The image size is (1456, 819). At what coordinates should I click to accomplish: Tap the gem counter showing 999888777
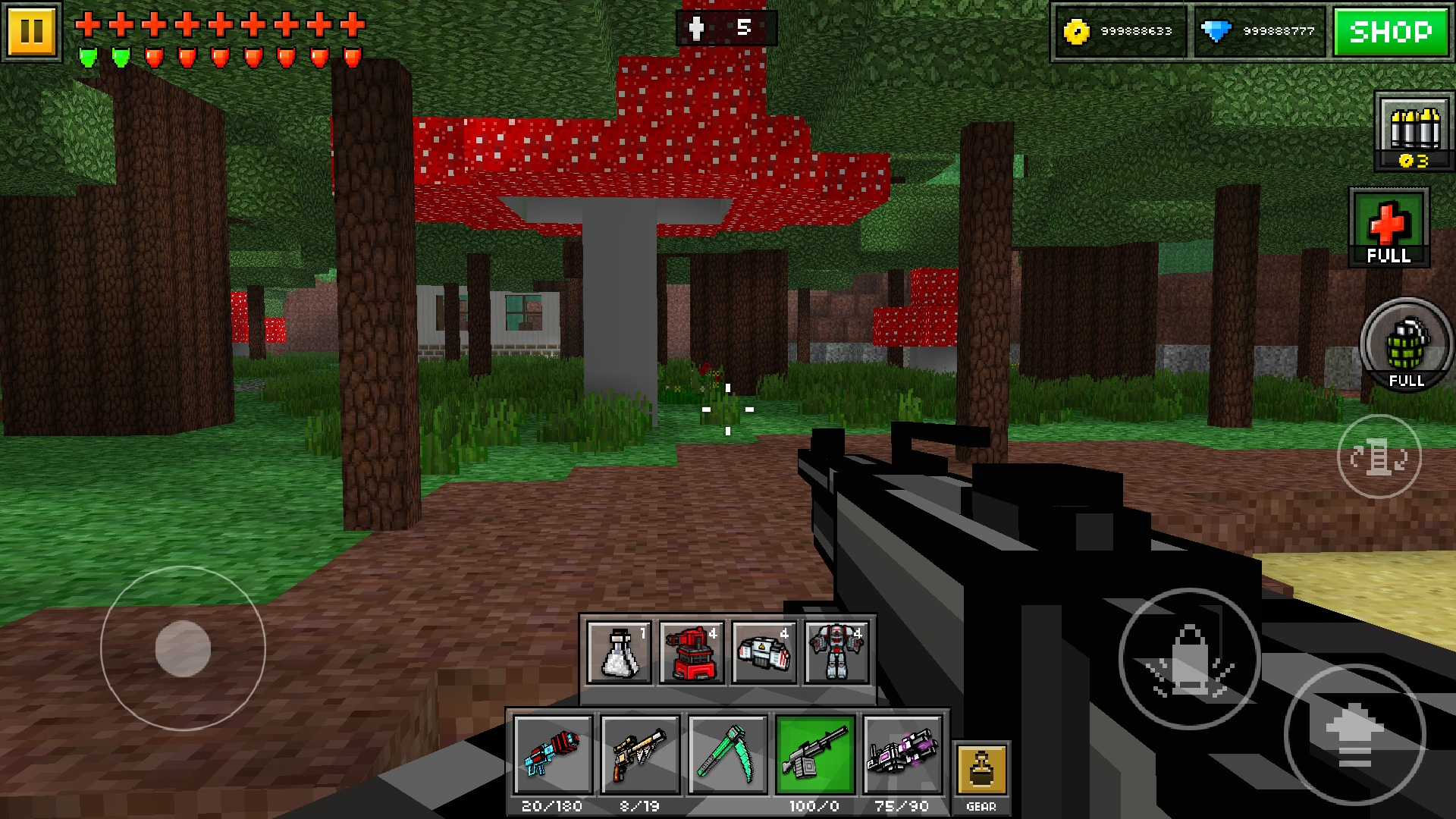pyautogui.click(x=1261, y=30)
